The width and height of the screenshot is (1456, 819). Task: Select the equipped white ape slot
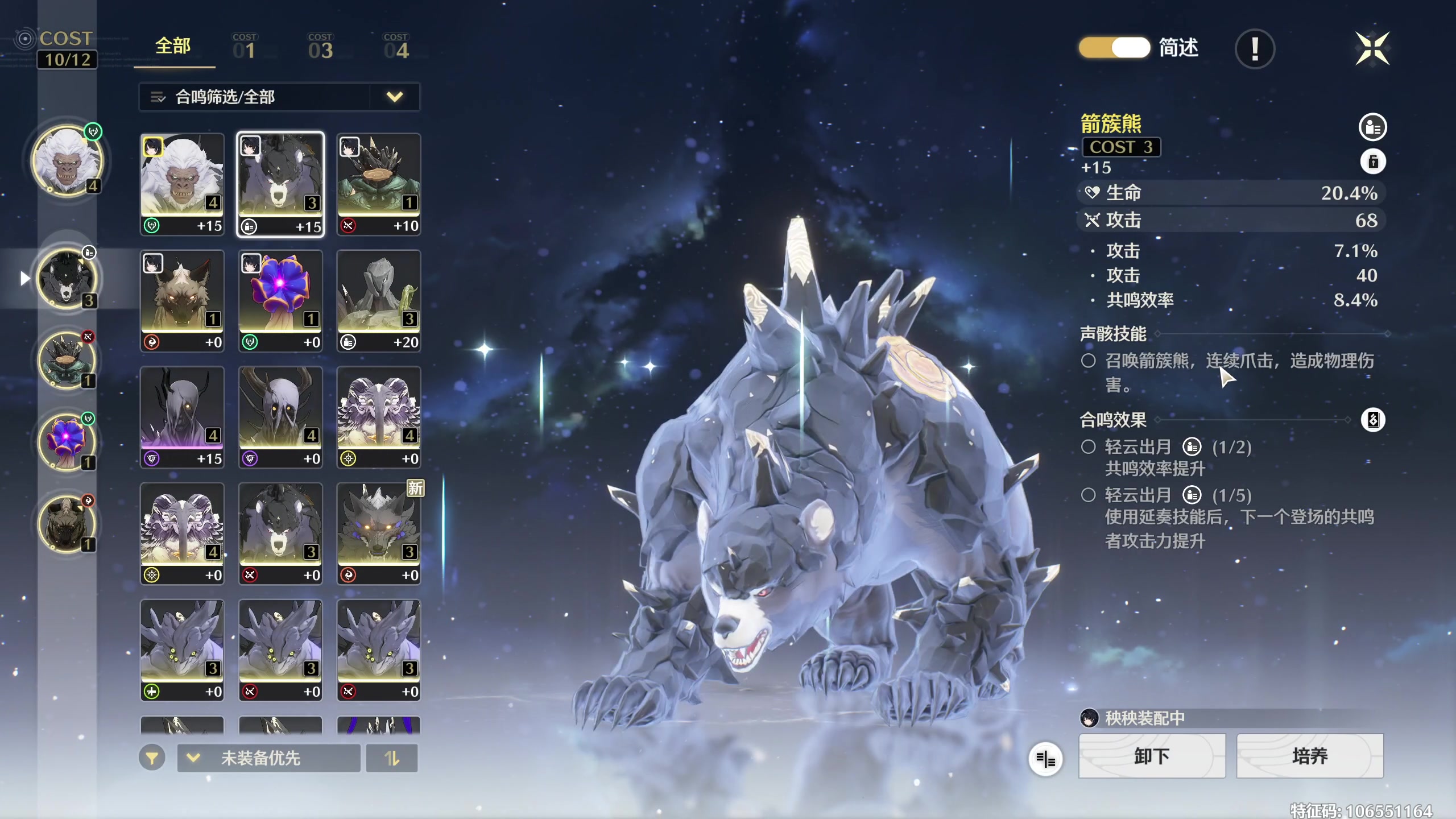(x=67, y=161)
